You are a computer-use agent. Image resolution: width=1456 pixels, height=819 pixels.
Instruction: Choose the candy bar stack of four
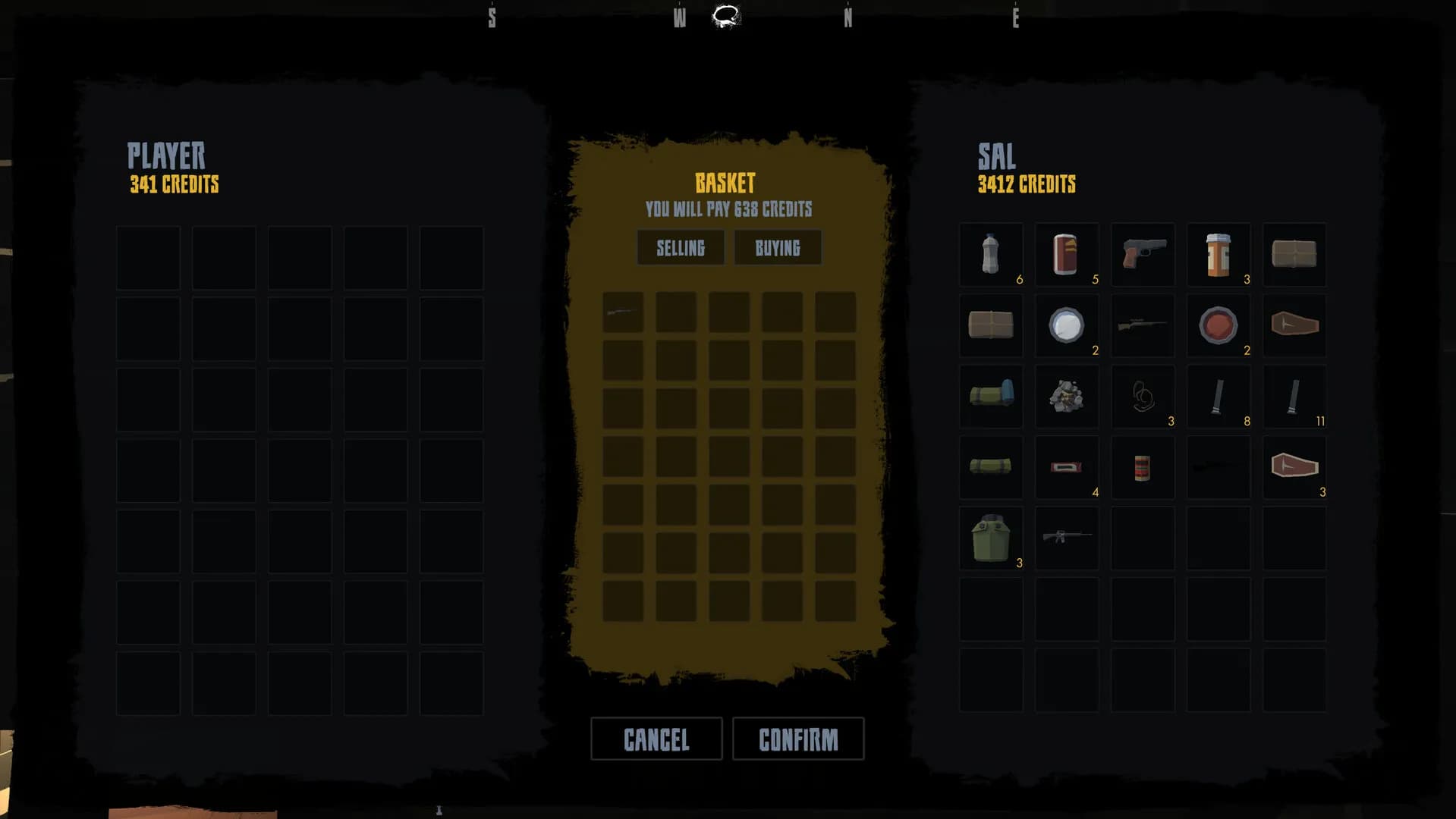[1067, 467]
